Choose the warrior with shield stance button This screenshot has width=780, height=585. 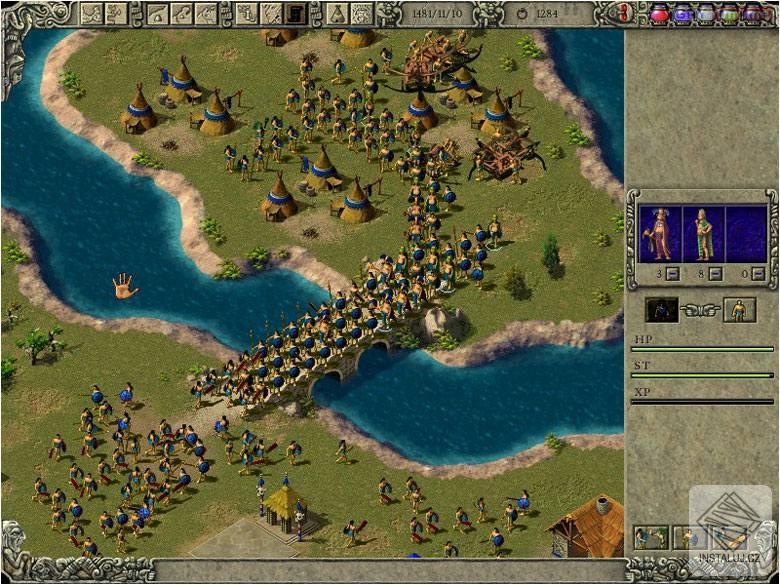tap(687, 539)
